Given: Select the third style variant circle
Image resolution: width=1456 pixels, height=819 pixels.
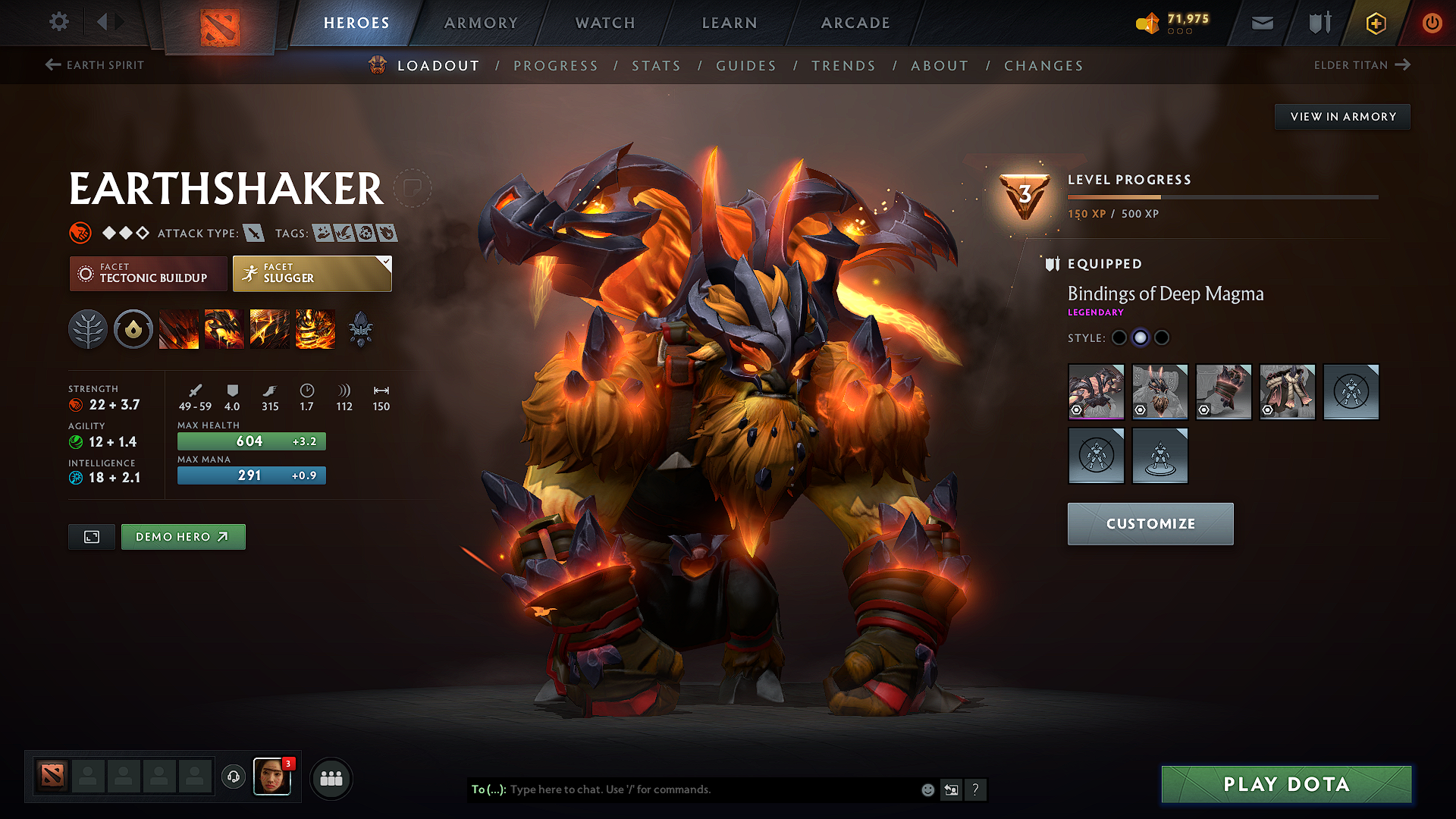Looking at the screenshot, I should click(x=1162, y=338).
